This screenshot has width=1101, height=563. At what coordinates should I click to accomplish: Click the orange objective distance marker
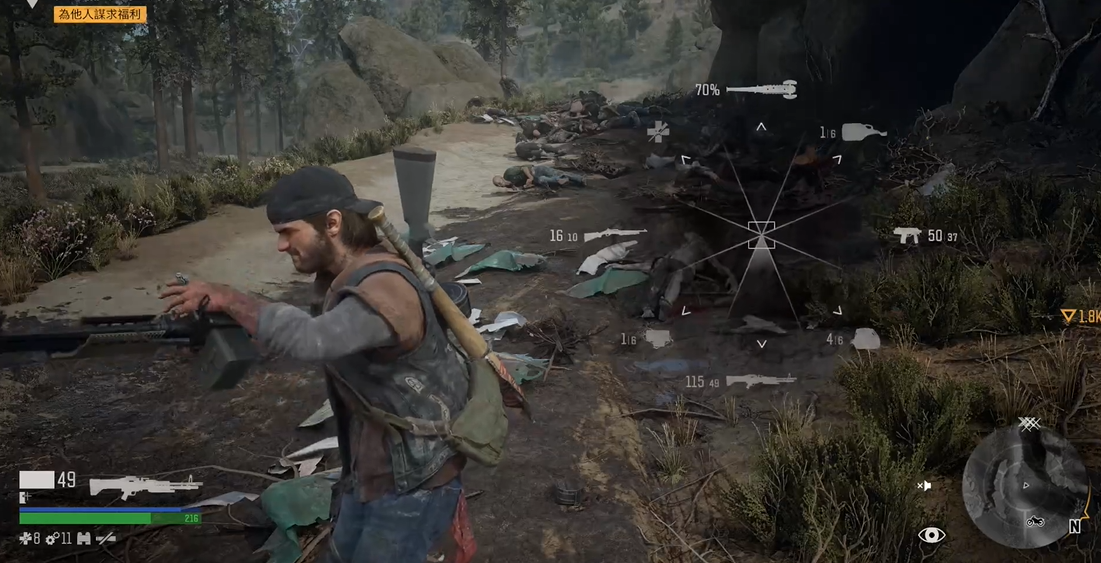[x=1079, y=316]
